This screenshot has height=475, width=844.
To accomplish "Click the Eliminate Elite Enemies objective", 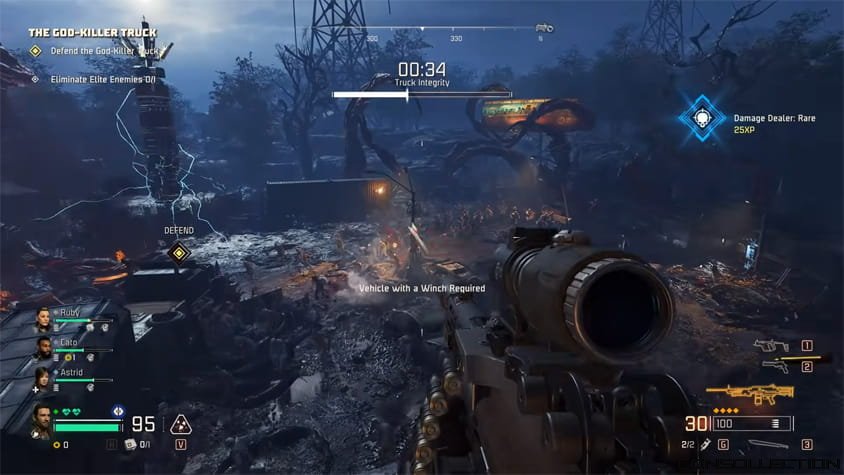I will tap(102, 78).
